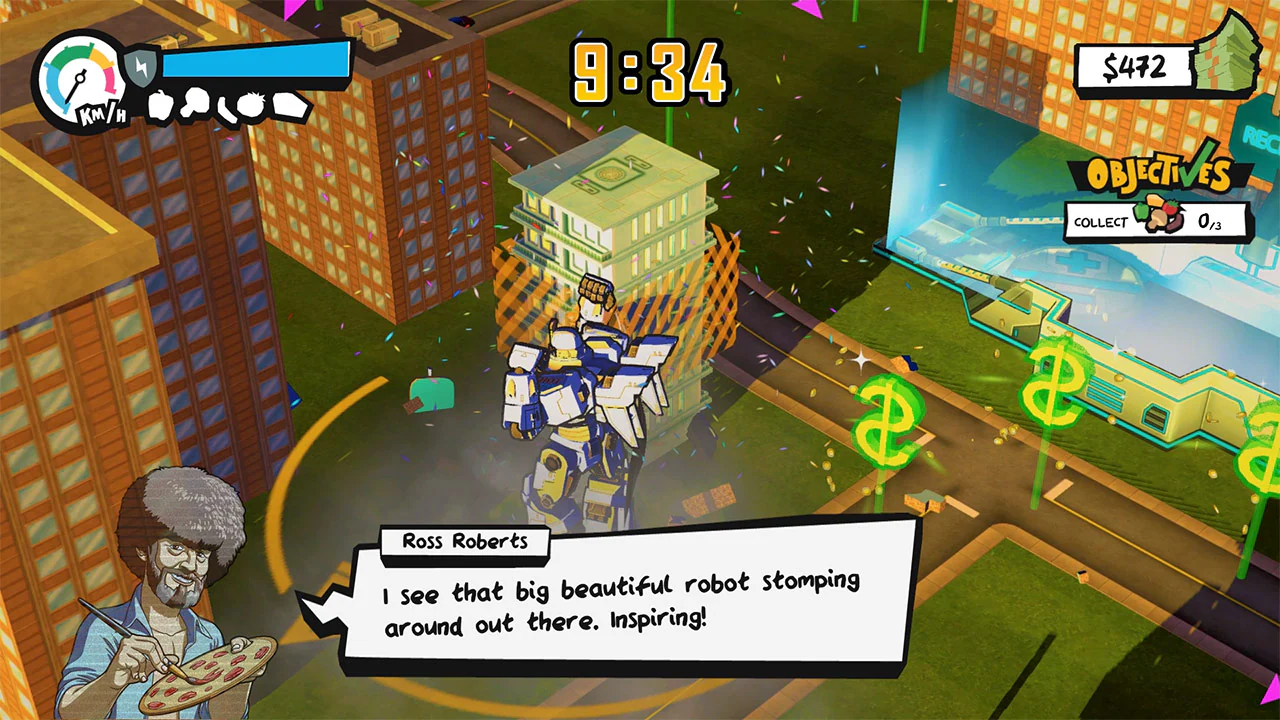The height and width of the screenshot is (720, 1280).
Task: Click the pepper food icon in the HUD
Action: (158, 105)
